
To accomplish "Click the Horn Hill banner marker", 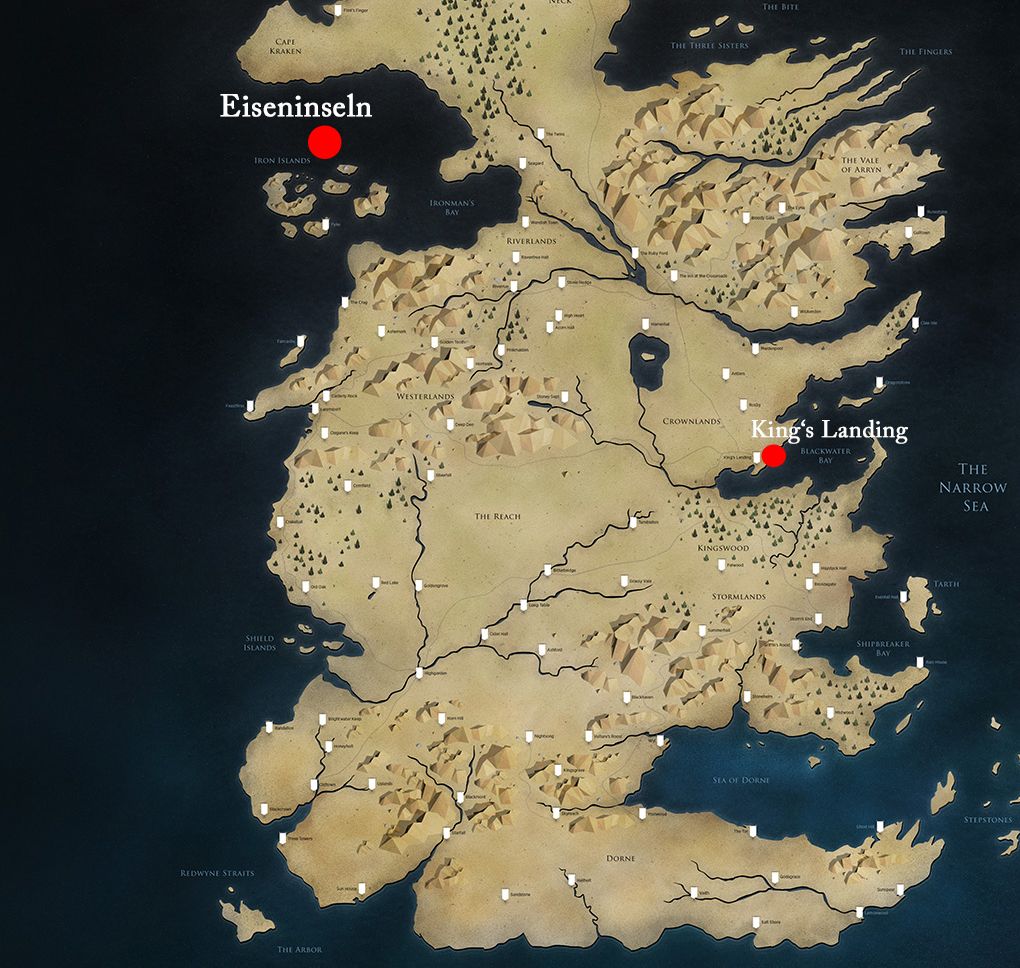I will (441, 717).
